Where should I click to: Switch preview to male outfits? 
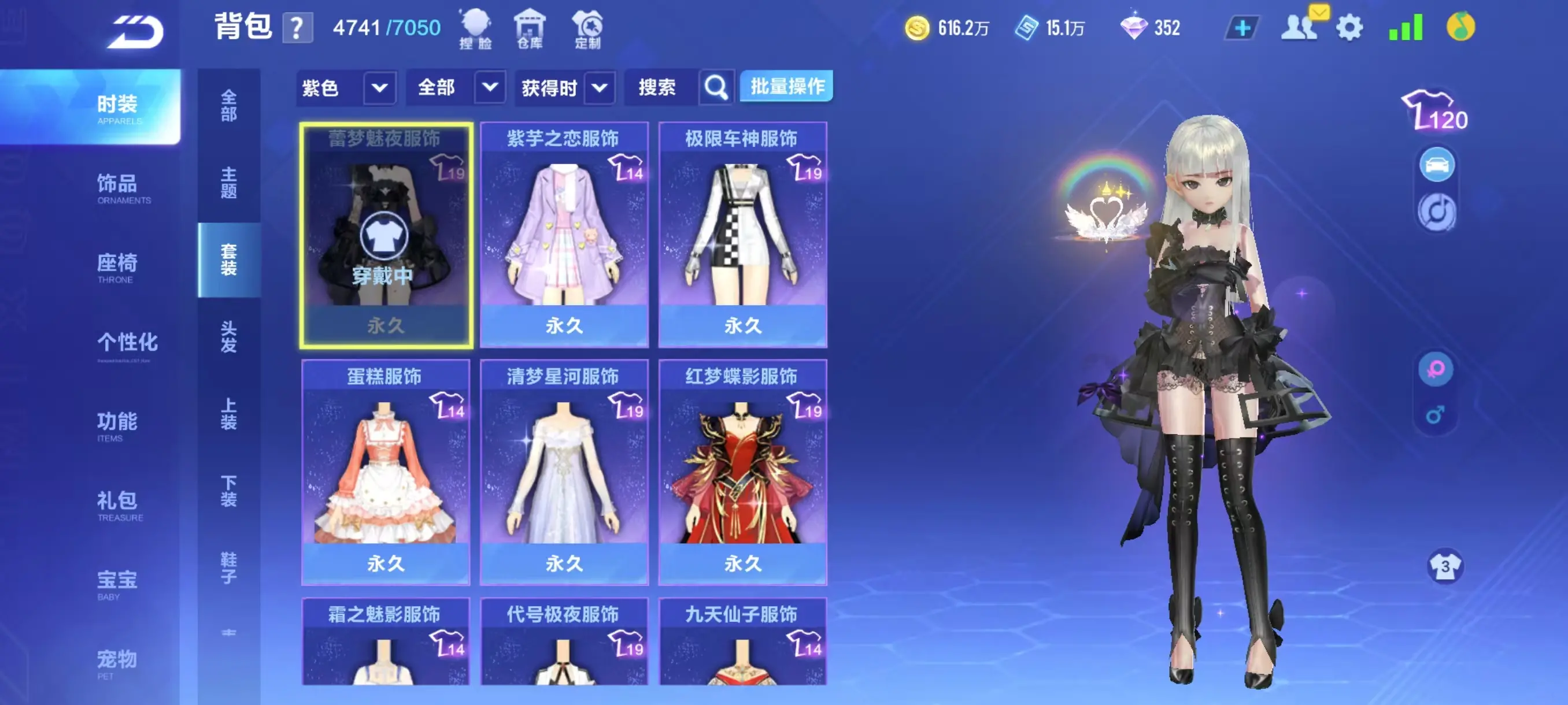[x=1437, y=417]
